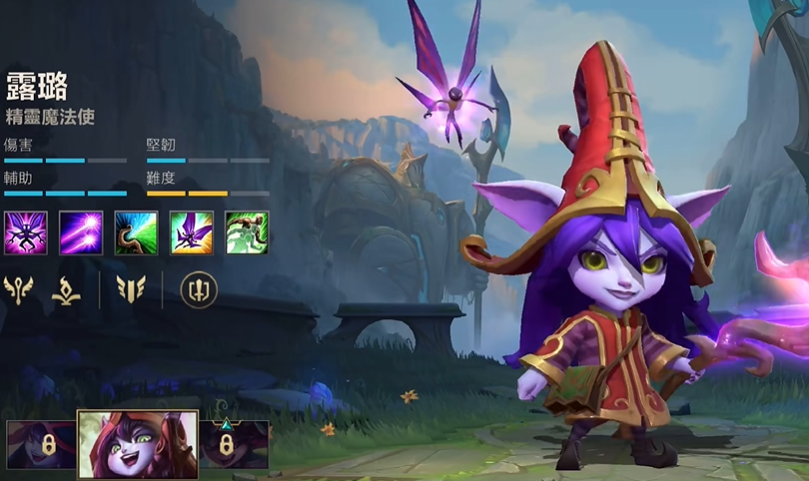Viewport: 809px width, 481px height.
Task: Preview the locked skin with the teal gem
Action: tap(234, 444)
